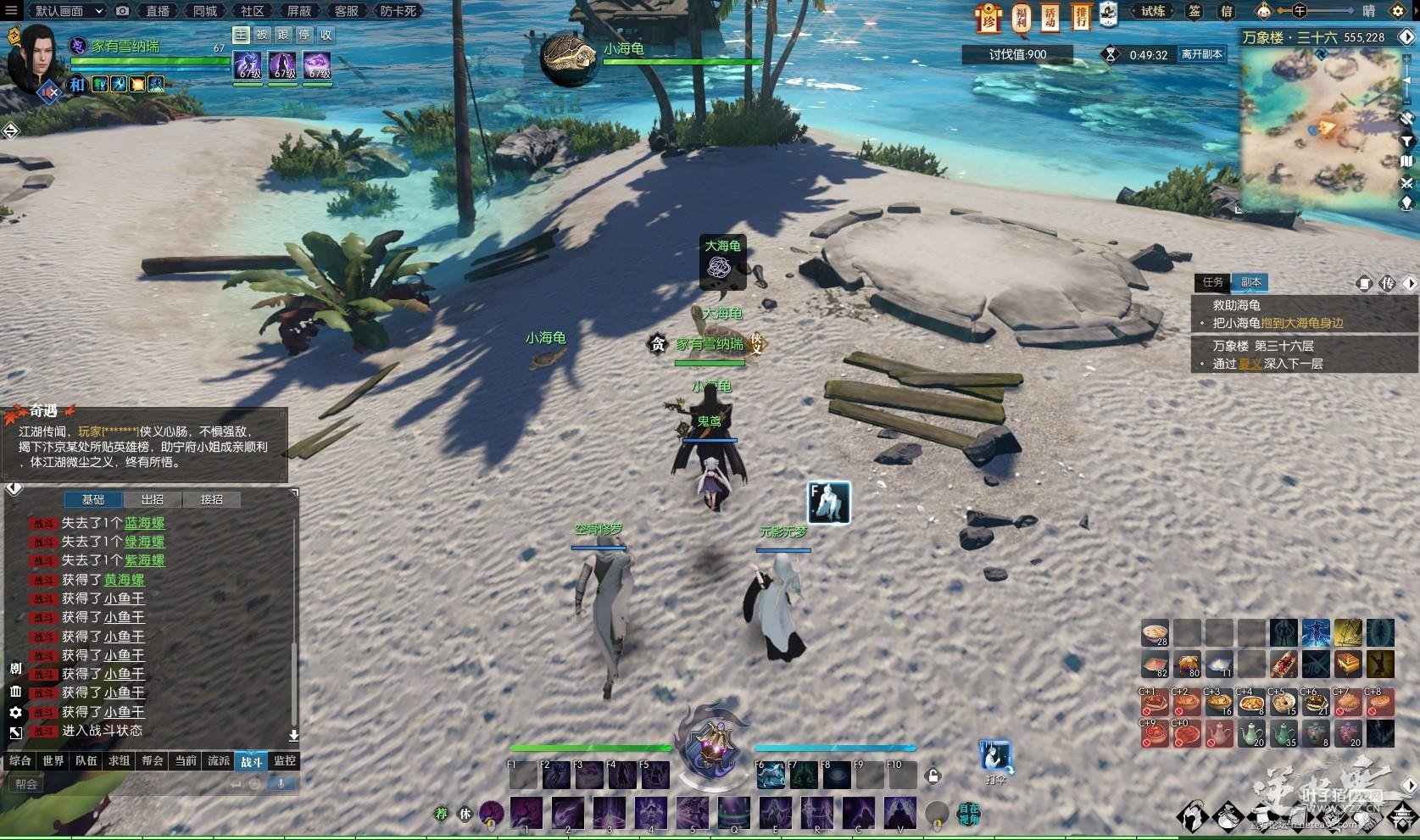Image resolution: width=1420 pixels, height=840 pixels.
Task: Activate the 打伞 umbrella action icon
Action: (995, 756)
